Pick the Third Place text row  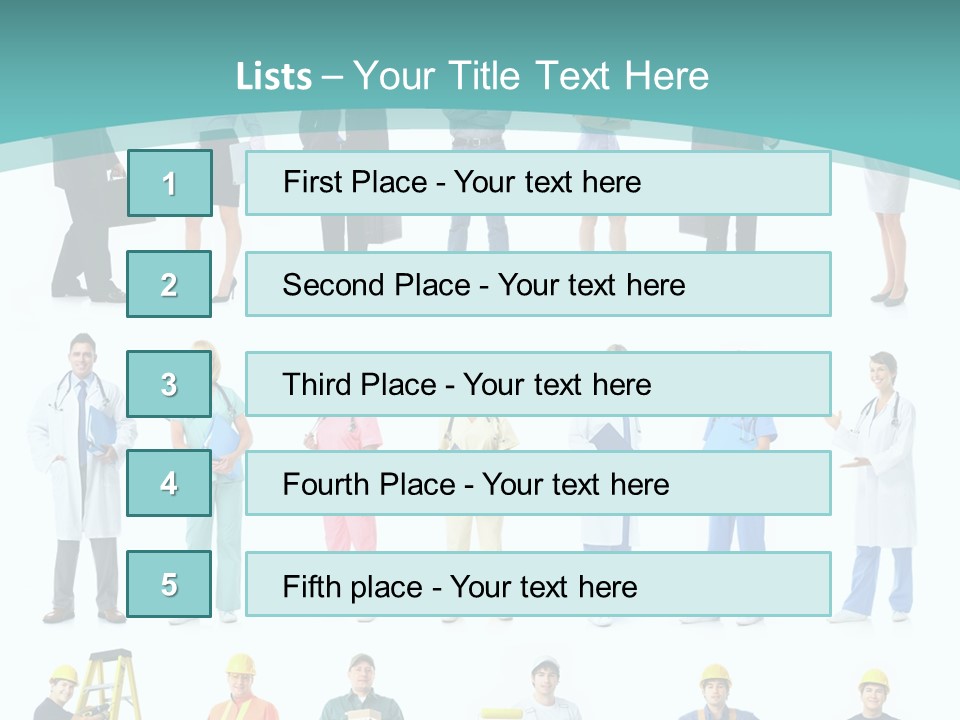click(x=538, y=384)
